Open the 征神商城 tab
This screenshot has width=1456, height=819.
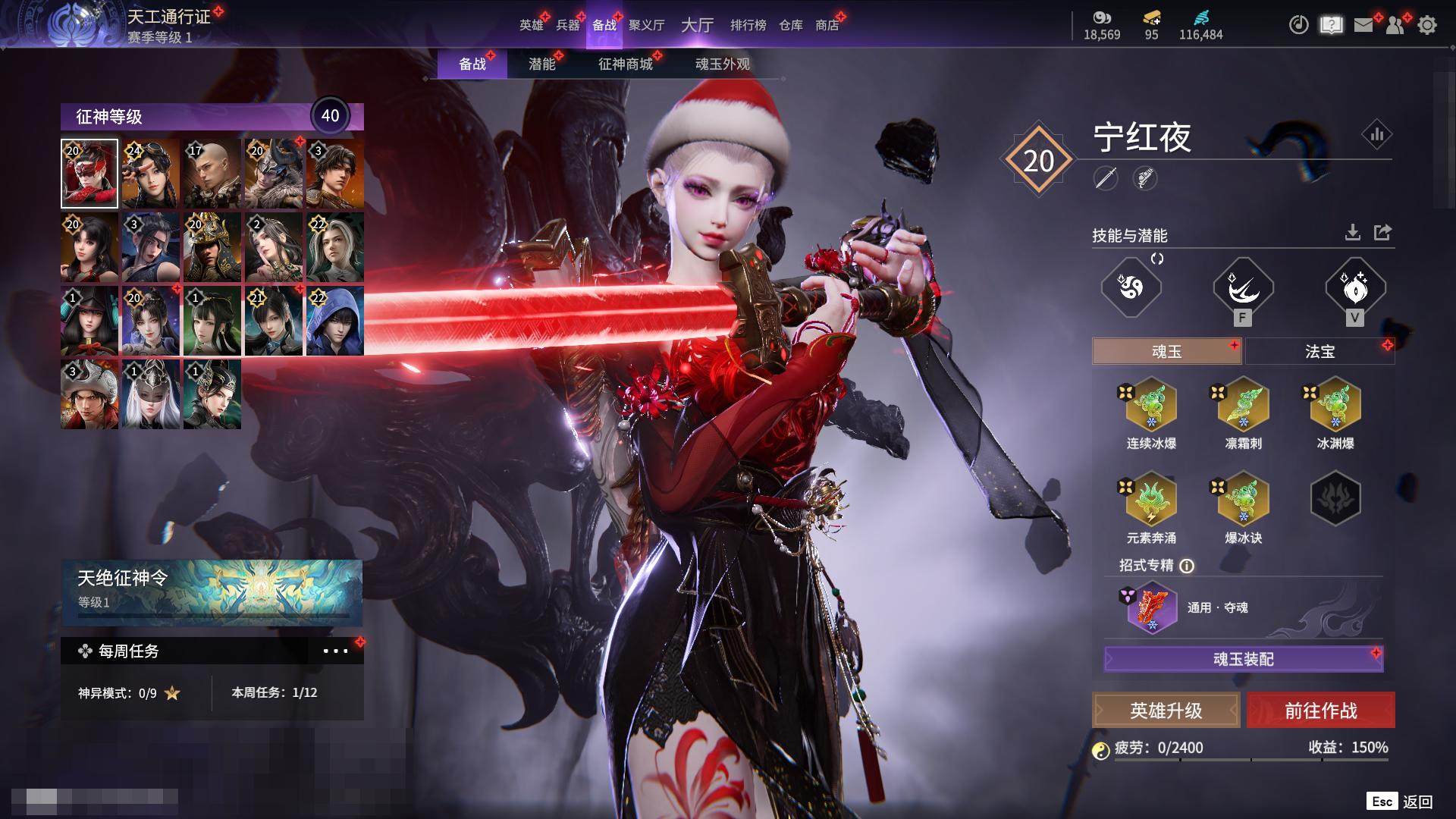[x=625, y=64]
